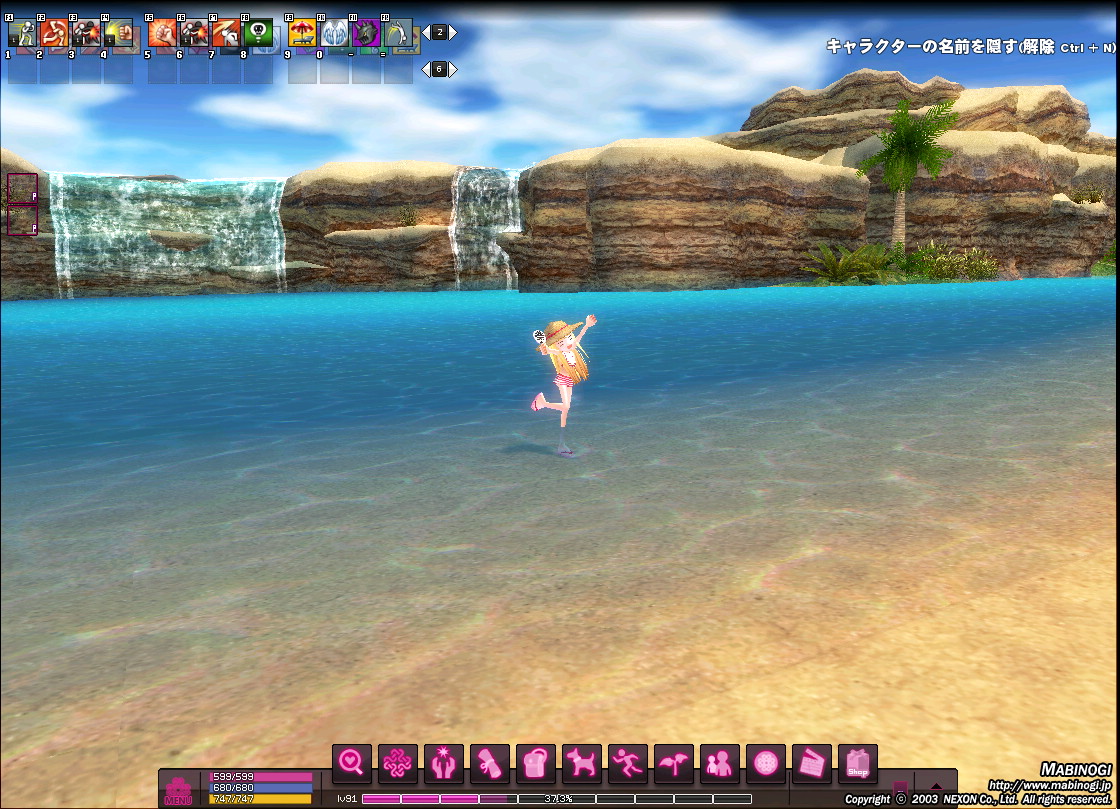Activate the F9 beach umbrella icon

[x=302, y=34]
